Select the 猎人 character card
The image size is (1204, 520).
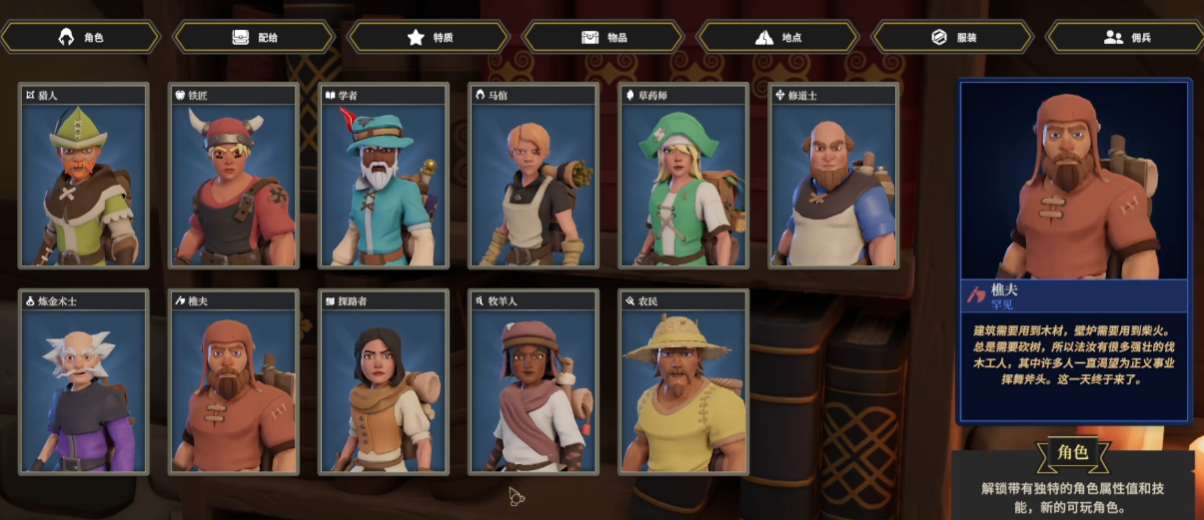(x=84, y=176)
